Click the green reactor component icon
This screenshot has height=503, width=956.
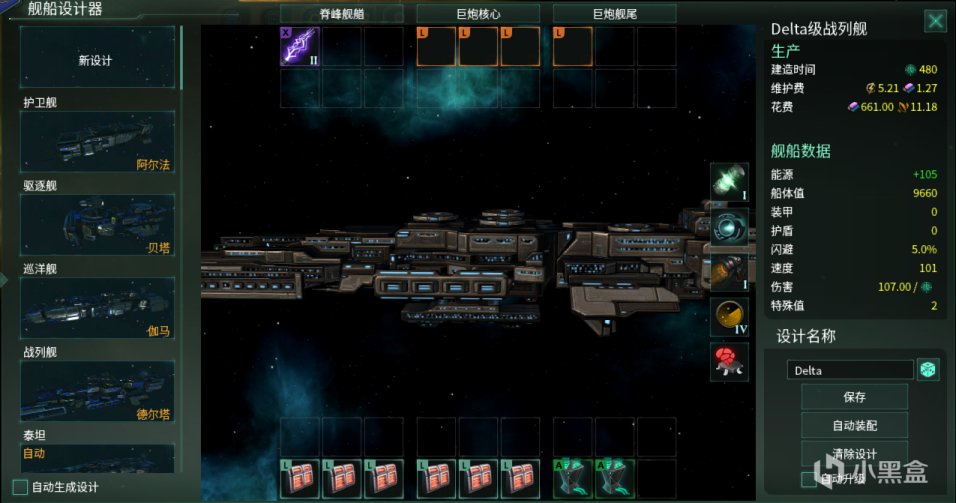(730, 182)
